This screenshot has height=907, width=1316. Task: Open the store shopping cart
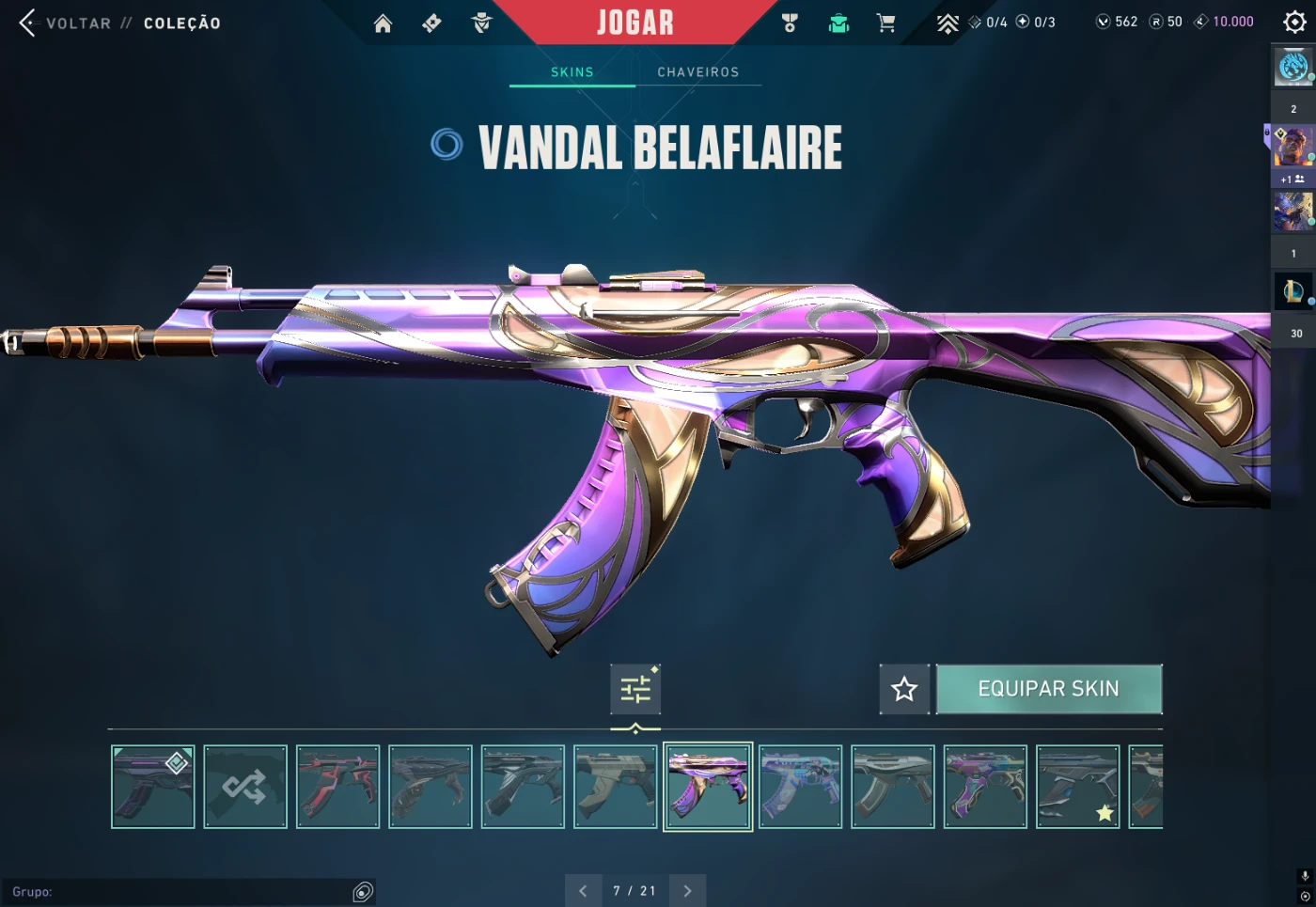885,23
